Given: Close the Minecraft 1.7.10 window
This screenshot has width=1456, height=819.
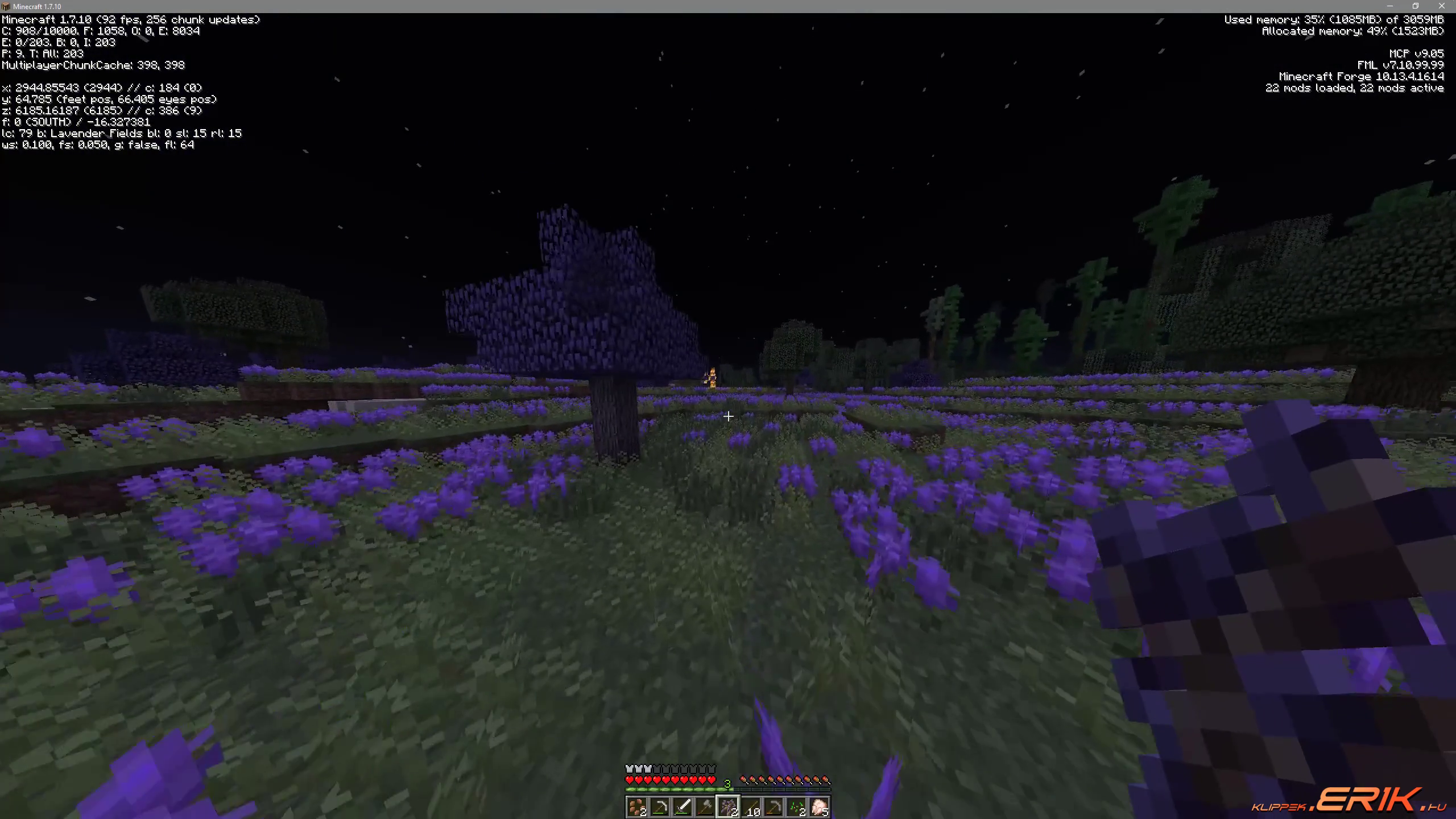Looking at the screenshot, I should [1442, 6].
